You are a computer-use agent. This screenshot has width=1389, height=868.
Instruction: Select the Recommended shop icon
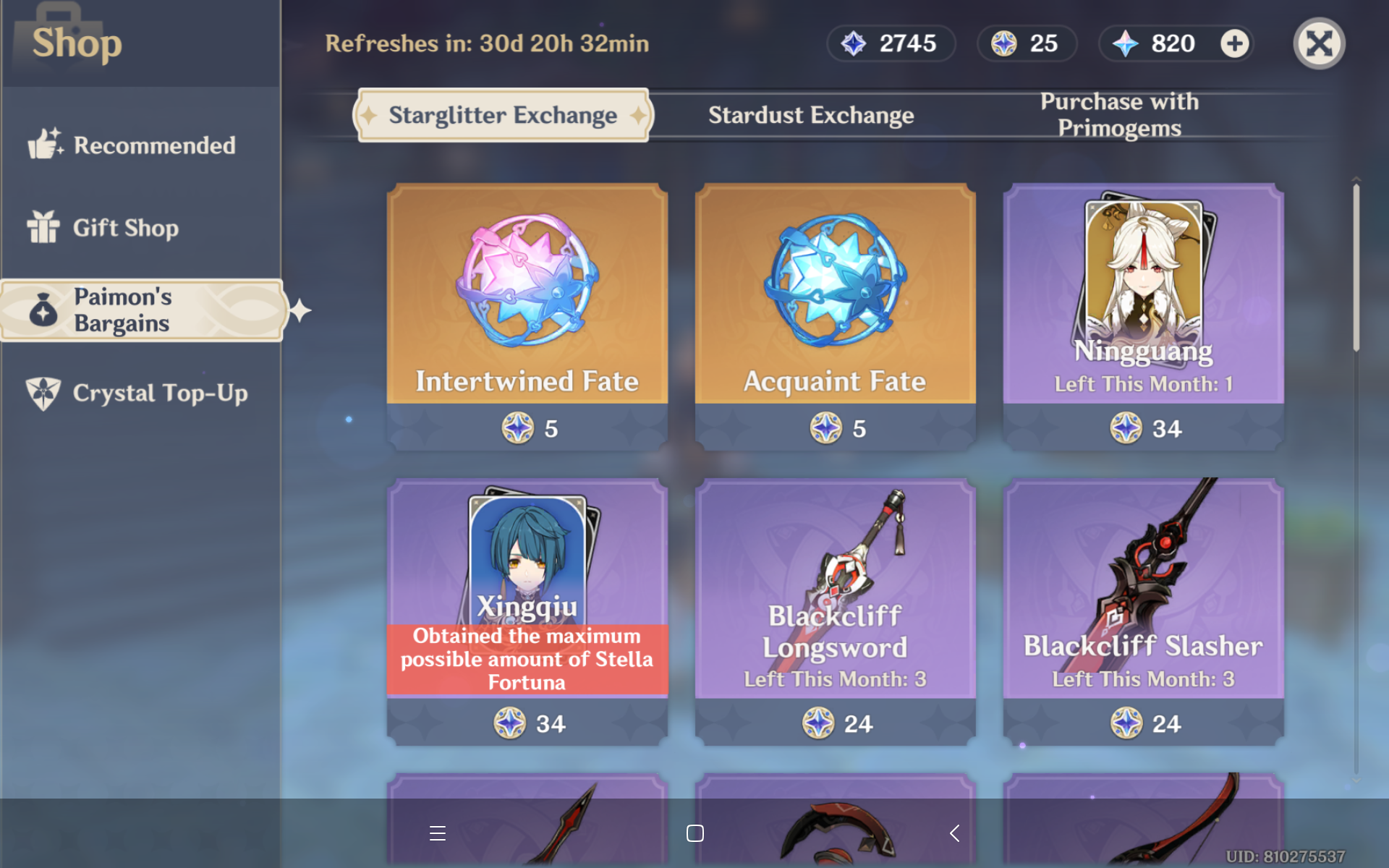pos(45,145)
